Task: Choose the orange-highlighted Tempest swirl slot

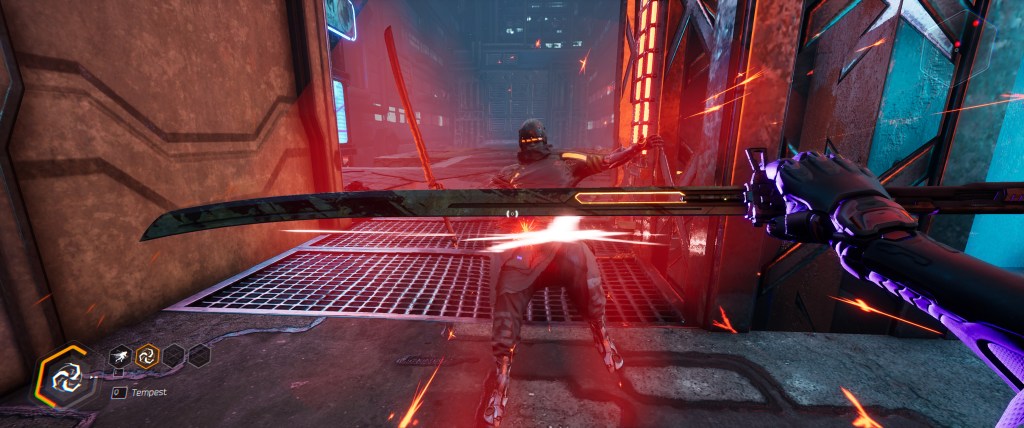Action: tap(147, 354)
